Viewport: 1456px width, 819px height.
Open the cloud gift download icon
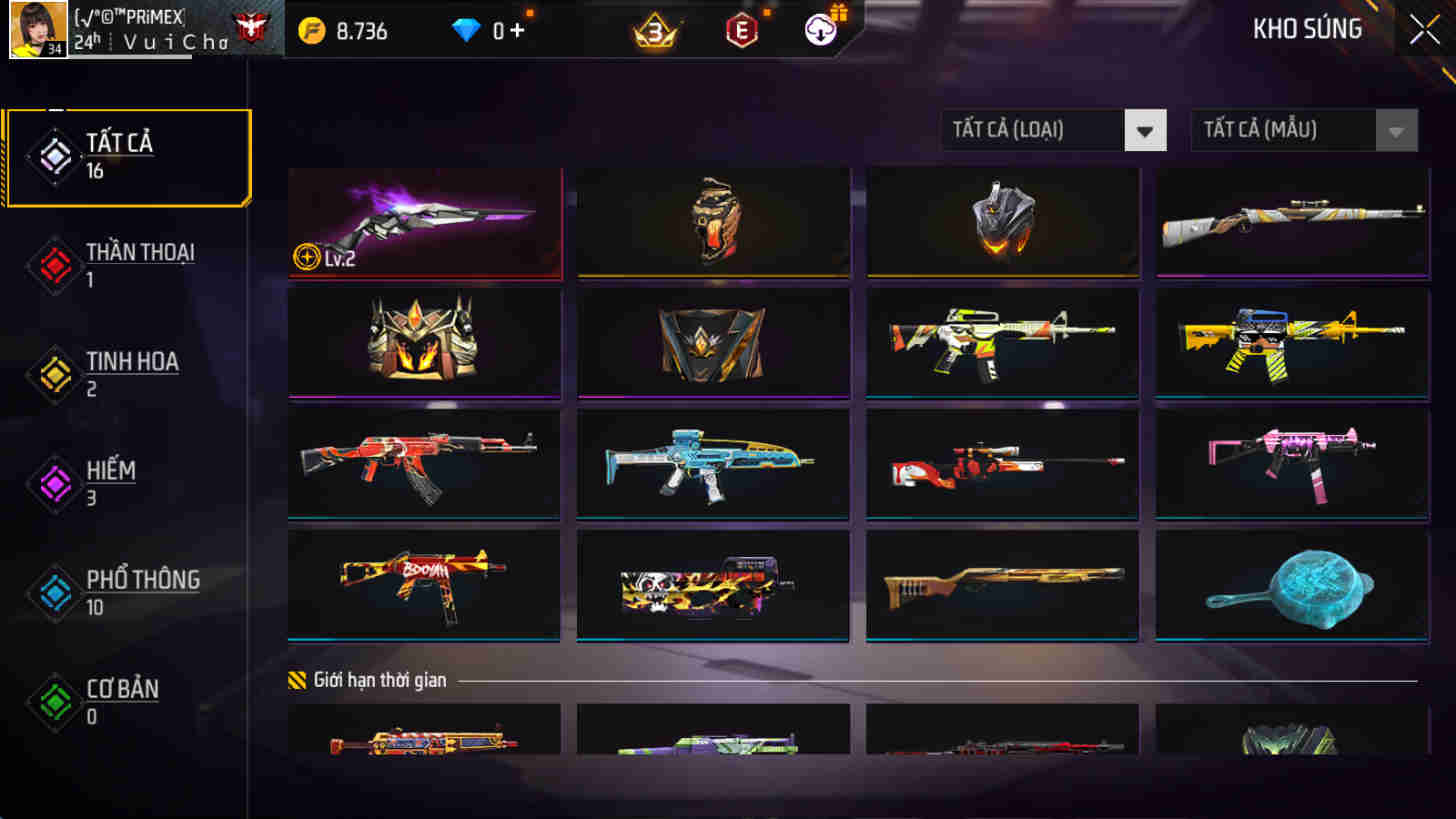click(820, 30)
